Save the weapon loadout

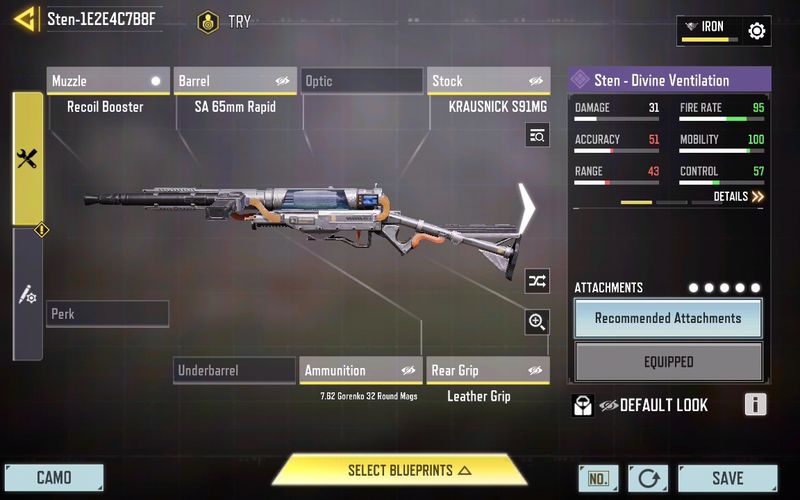pos(727,478)
